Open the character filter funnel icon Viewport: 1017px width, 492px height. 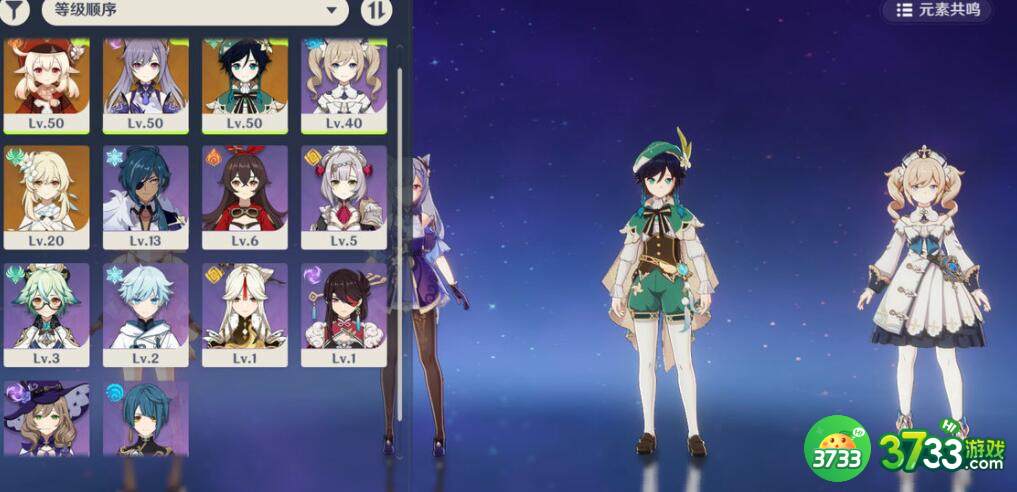[17, 11]
